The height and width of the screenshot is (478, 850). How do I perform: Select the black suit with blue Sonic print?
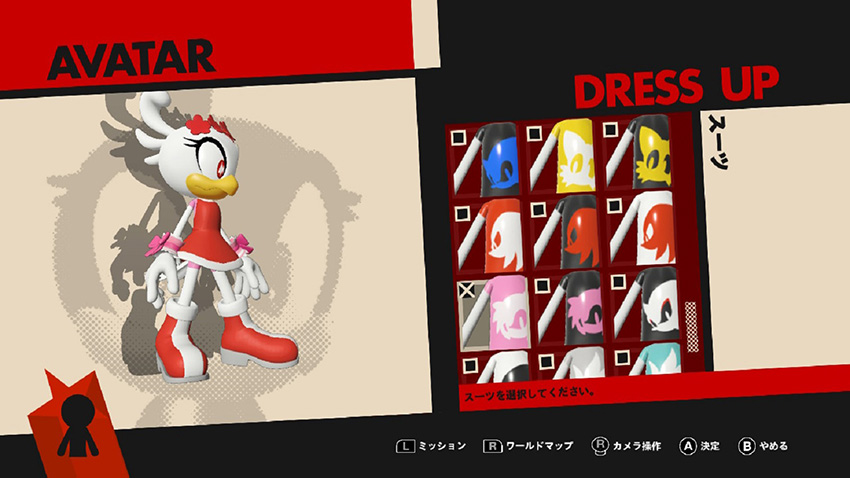(x=495, y=160)
